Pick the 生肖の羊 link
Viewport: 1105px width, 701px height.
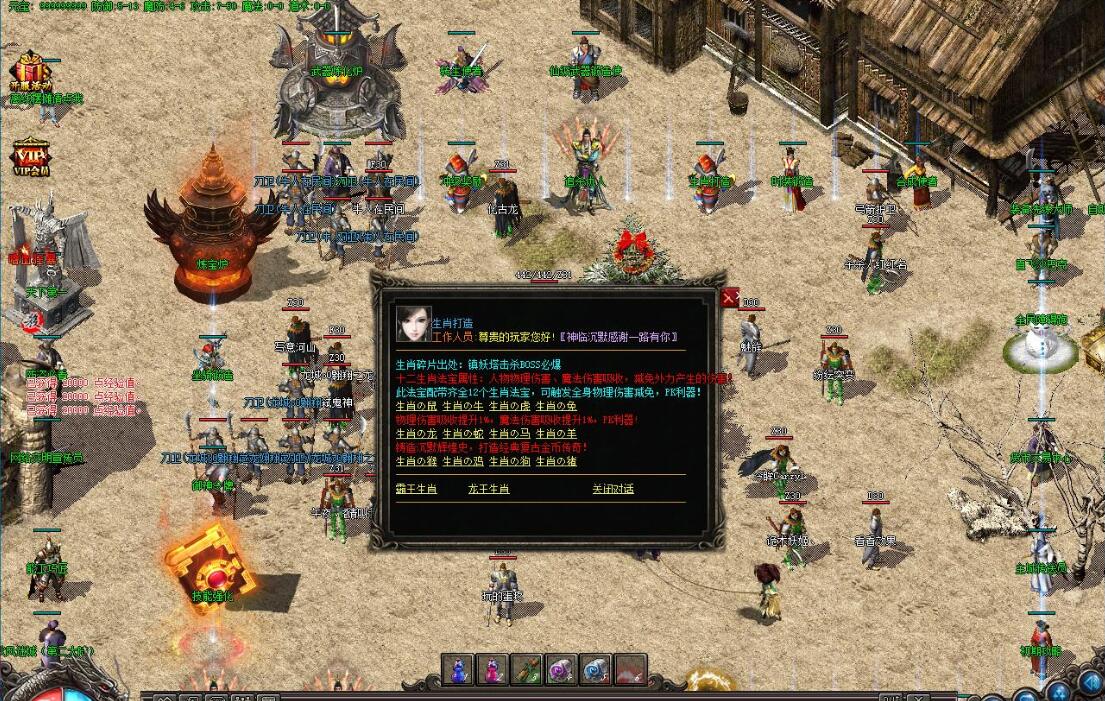click(x=556, y=434)
